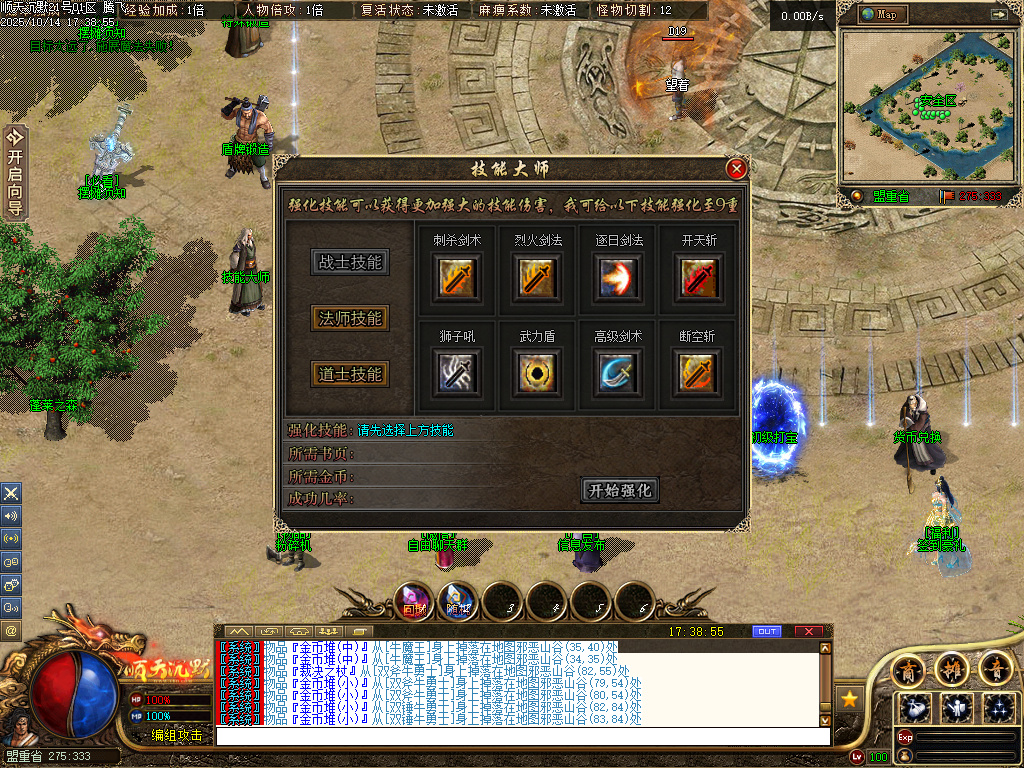Click the 开始强化 start enhancement button
The image size is (1024, 768).
pos(620,491)
